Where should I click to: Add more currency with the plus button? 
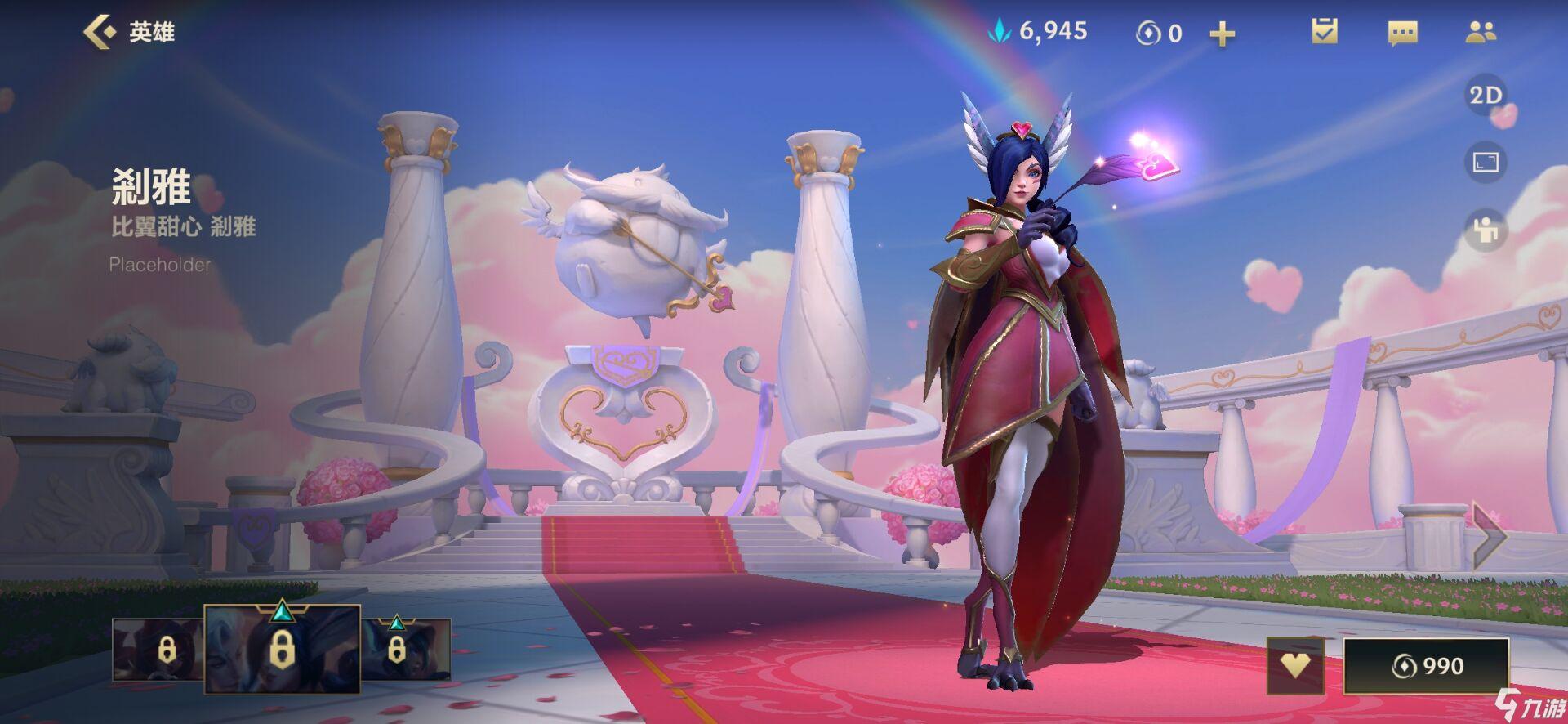tap(1222, 34)
